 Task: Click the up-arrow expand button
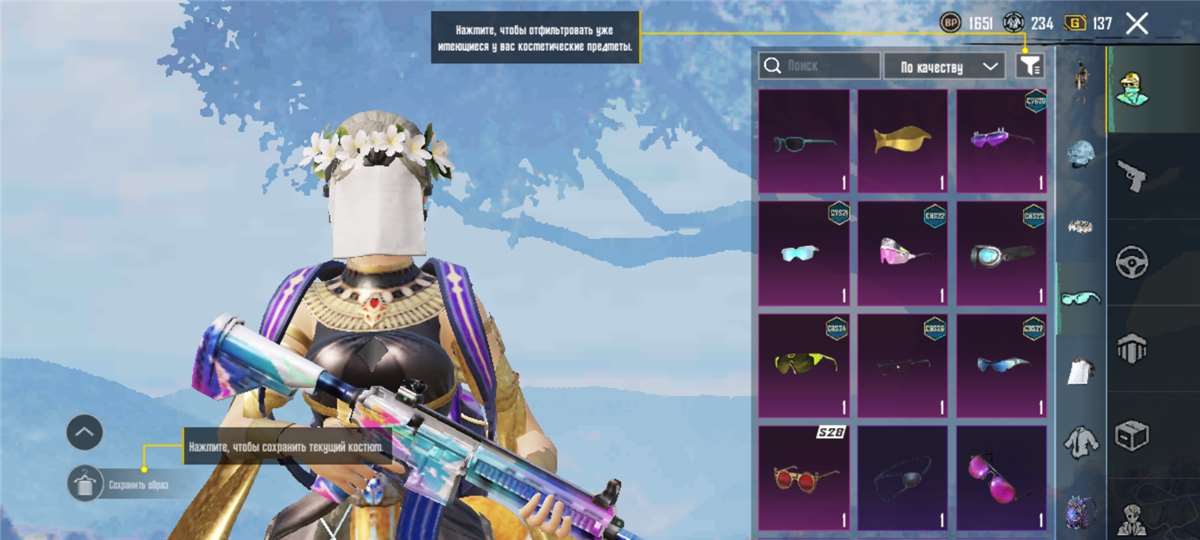[85, 432]
